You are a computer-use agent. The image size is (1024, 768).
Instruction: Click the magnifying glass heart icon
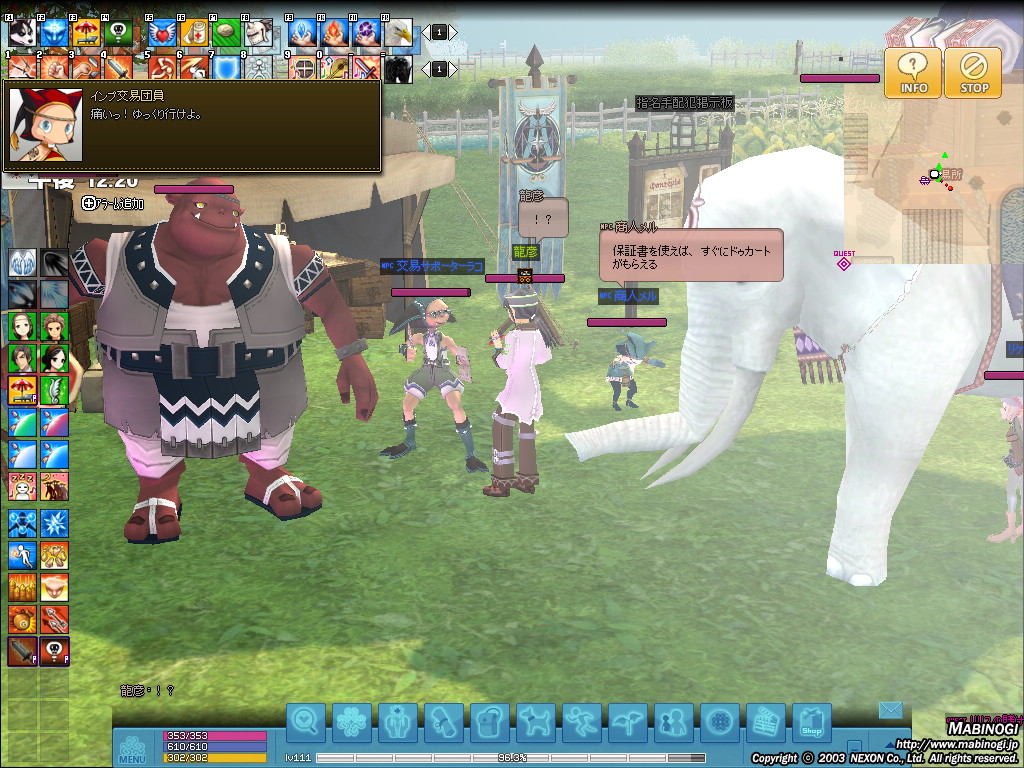(x=306, y=722)
